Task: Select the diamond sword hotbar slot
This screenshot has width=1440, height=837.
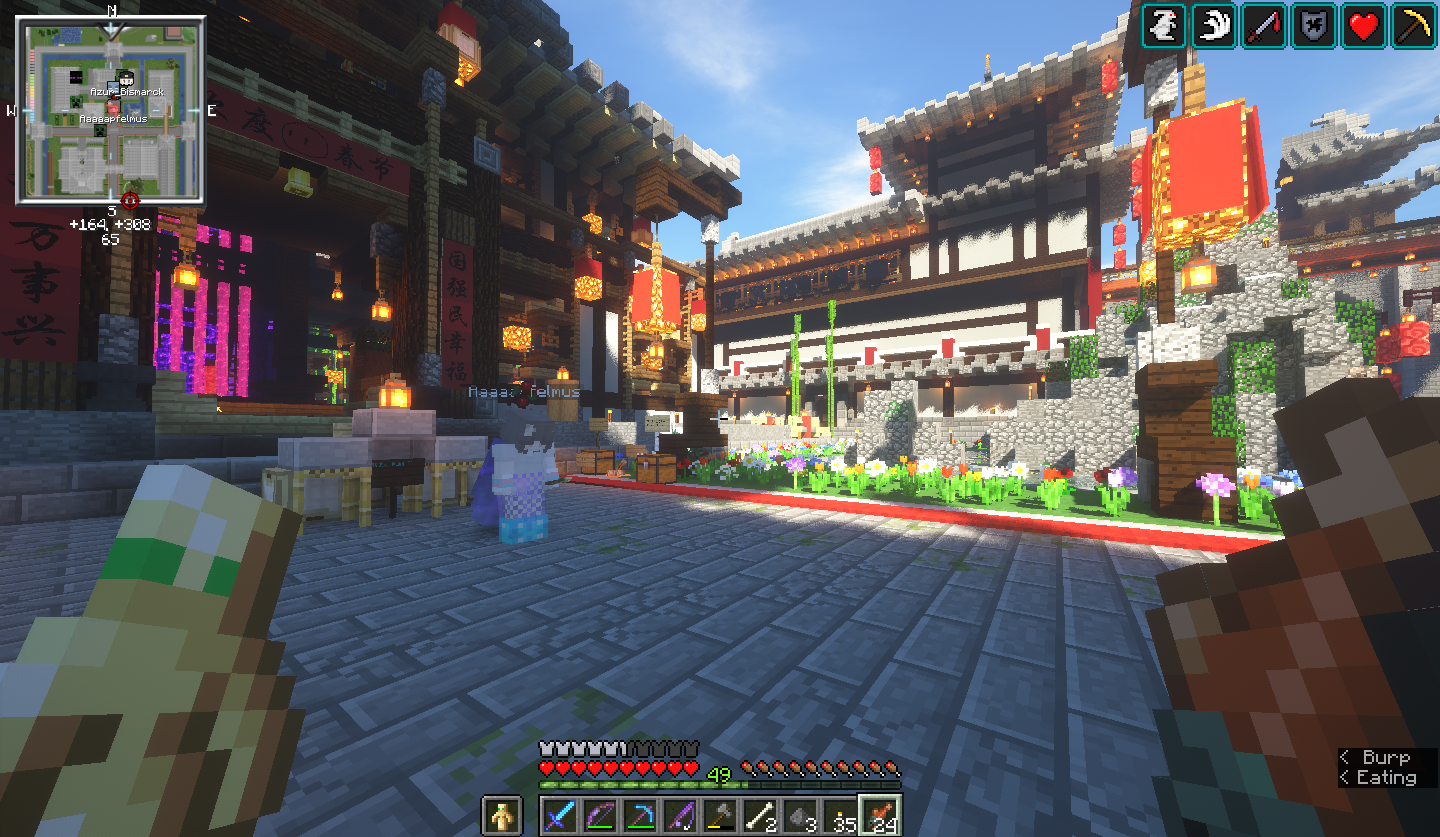Action: 558,815
